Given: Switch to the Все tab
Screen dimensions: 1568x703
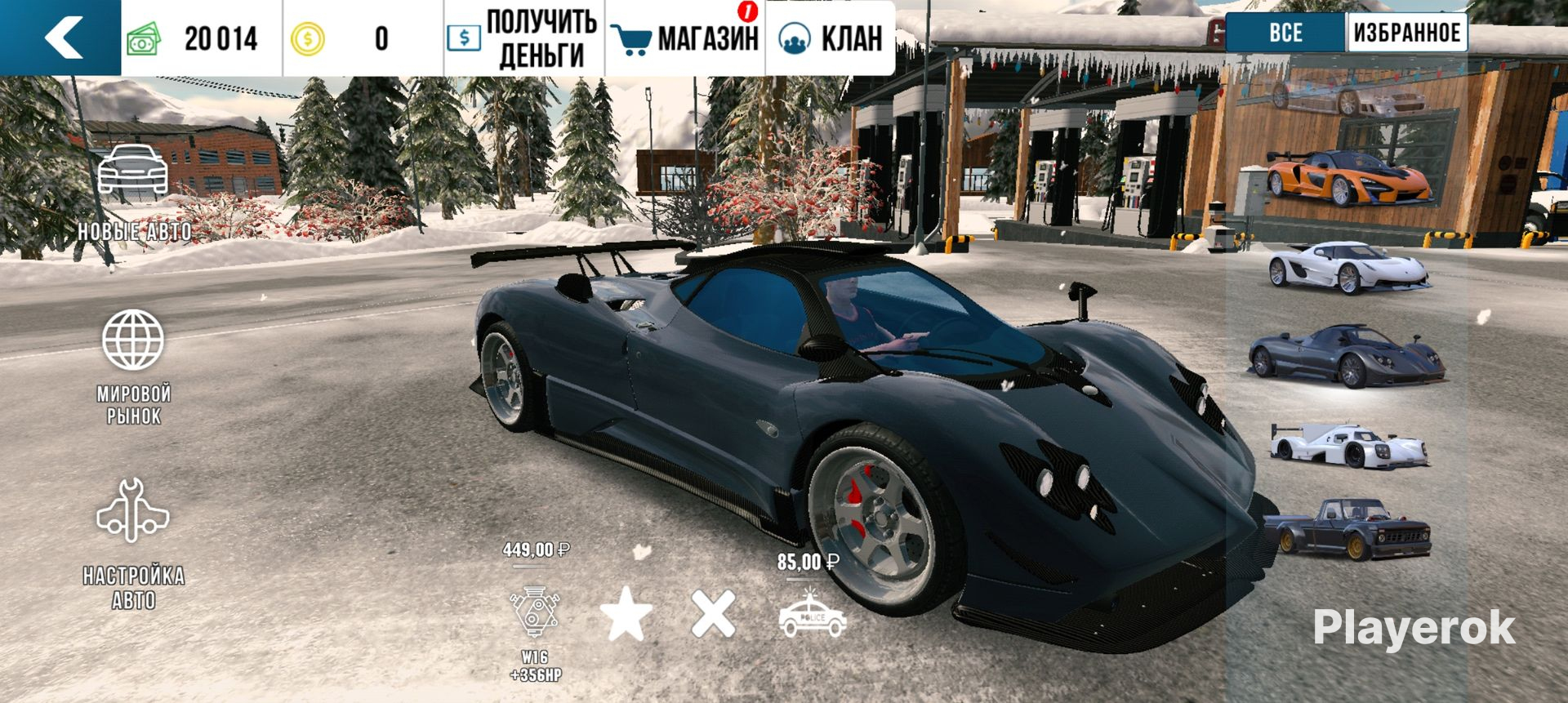Looking at the screenshot, I should (1285, 33).
